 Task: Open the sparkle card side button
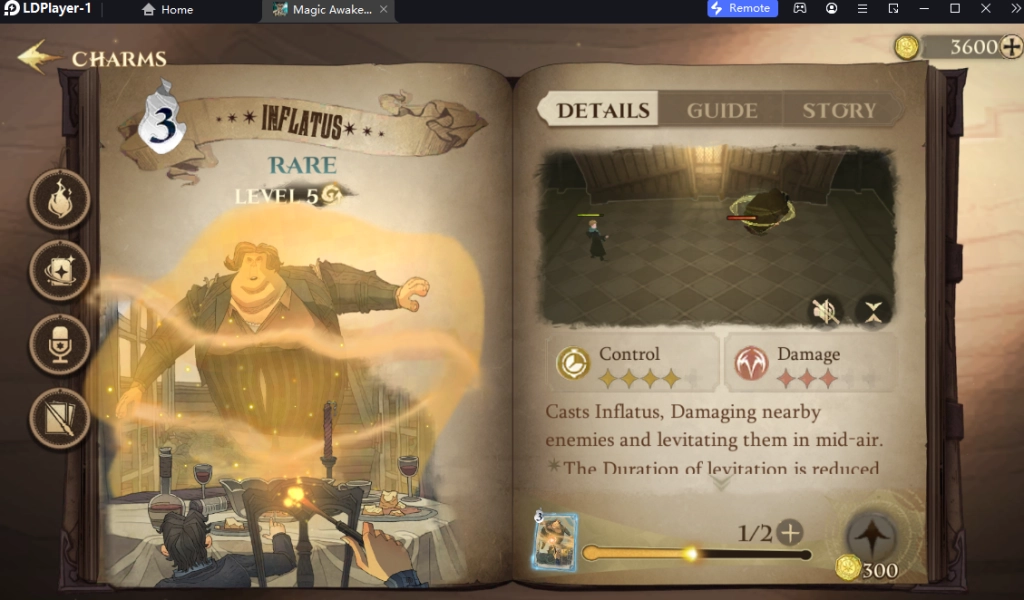pyautogui.click(x=60, y=271)
